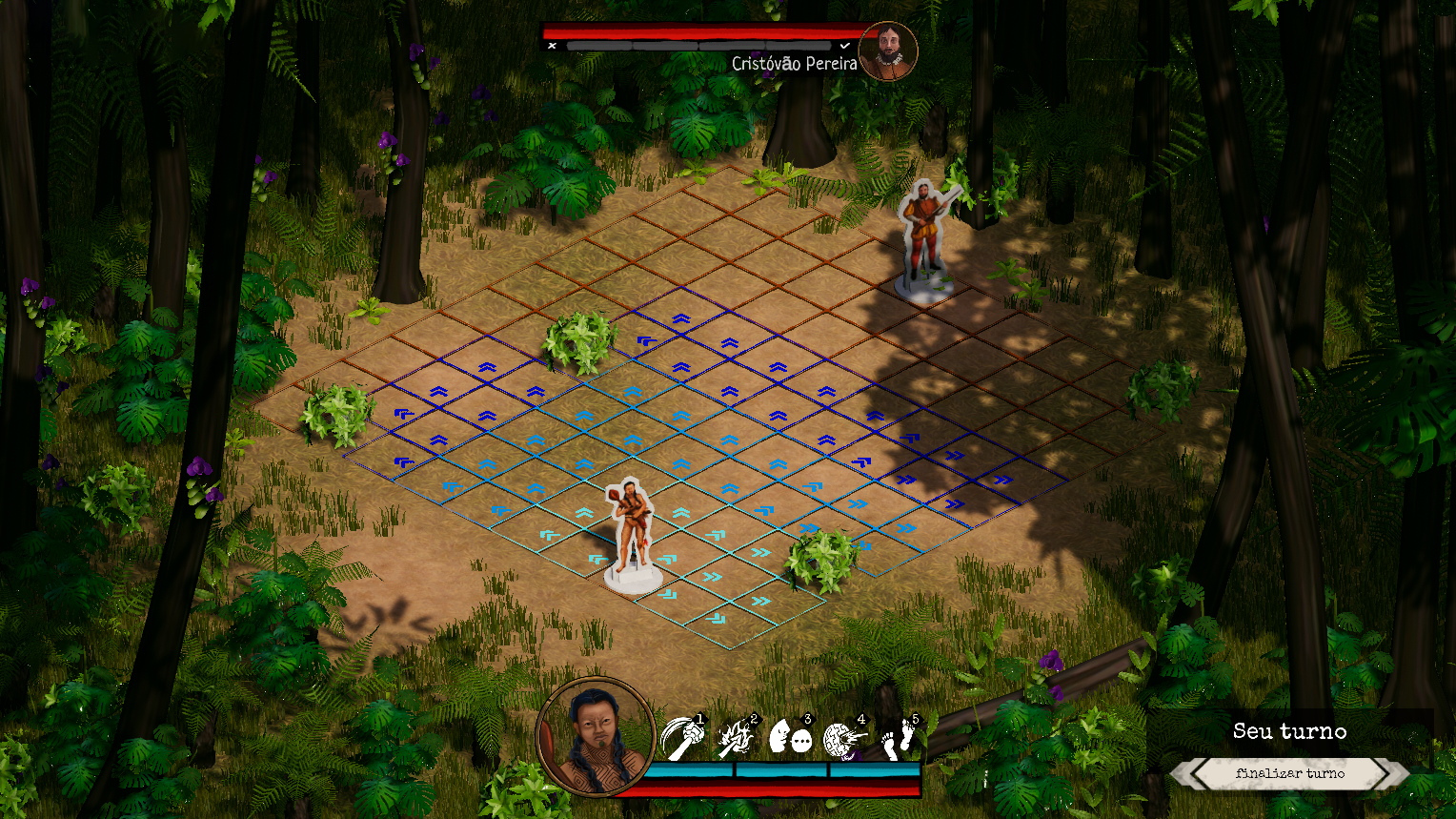1456x819 pixels.
Task: Activate the club strike ability
Action: click(x=682, y=738)
